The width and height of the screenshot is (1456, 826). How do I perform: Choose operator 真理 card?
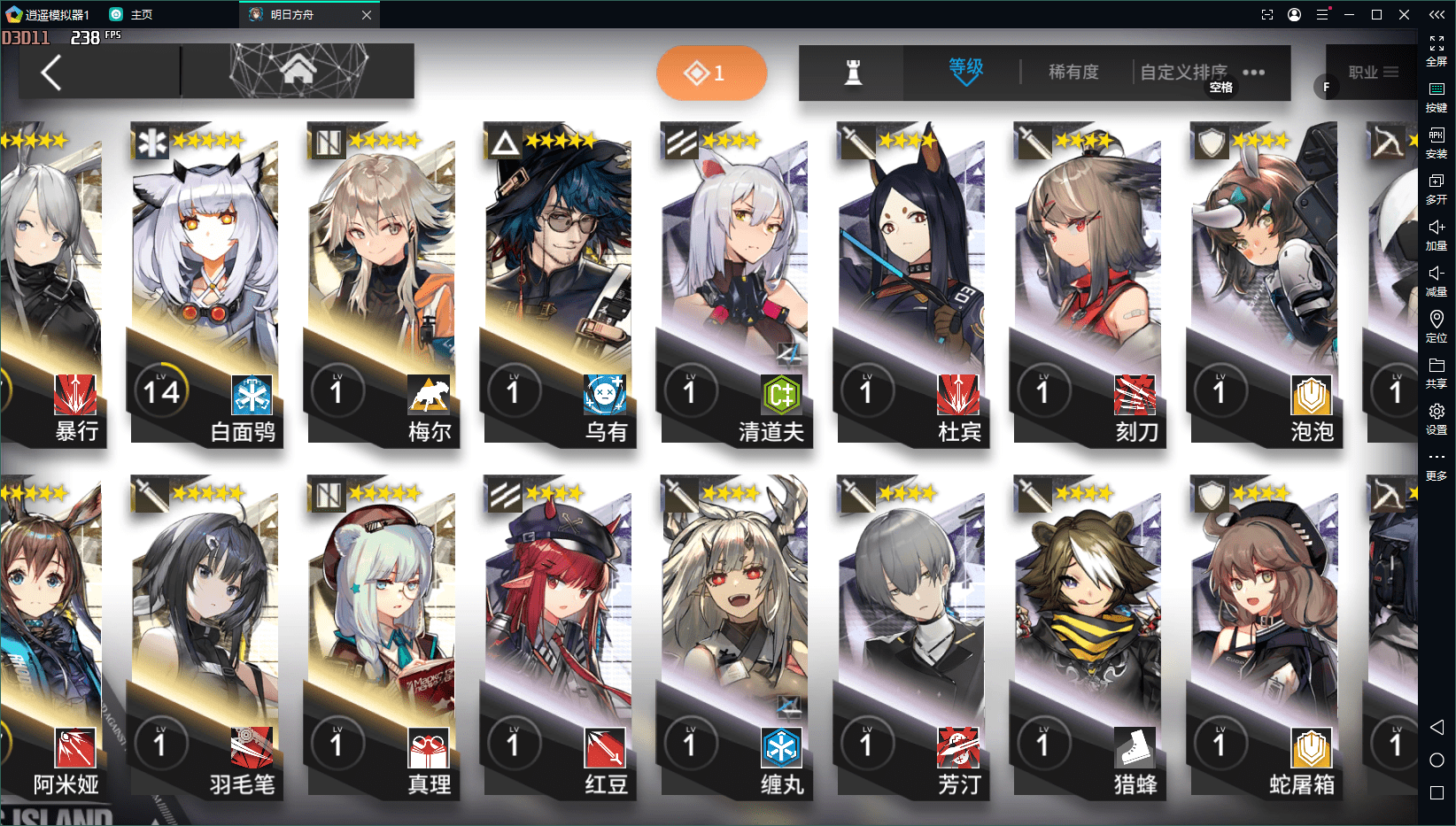381,637
